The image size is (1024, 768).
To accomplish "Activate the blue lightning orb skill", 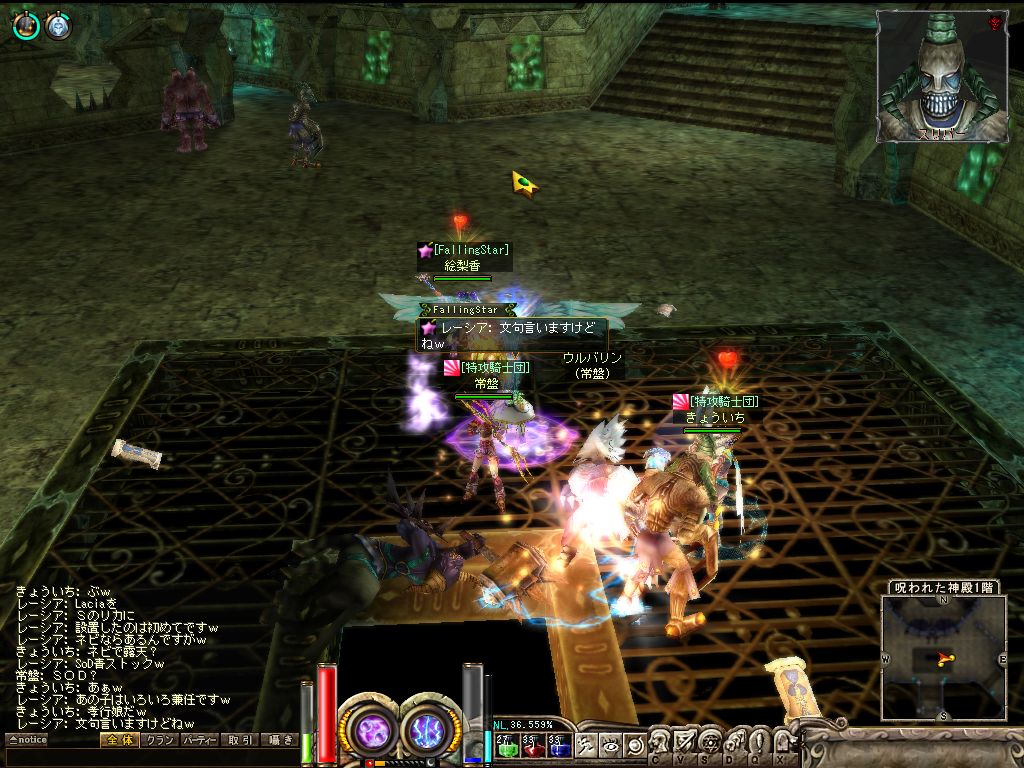I will pos(428,730).
